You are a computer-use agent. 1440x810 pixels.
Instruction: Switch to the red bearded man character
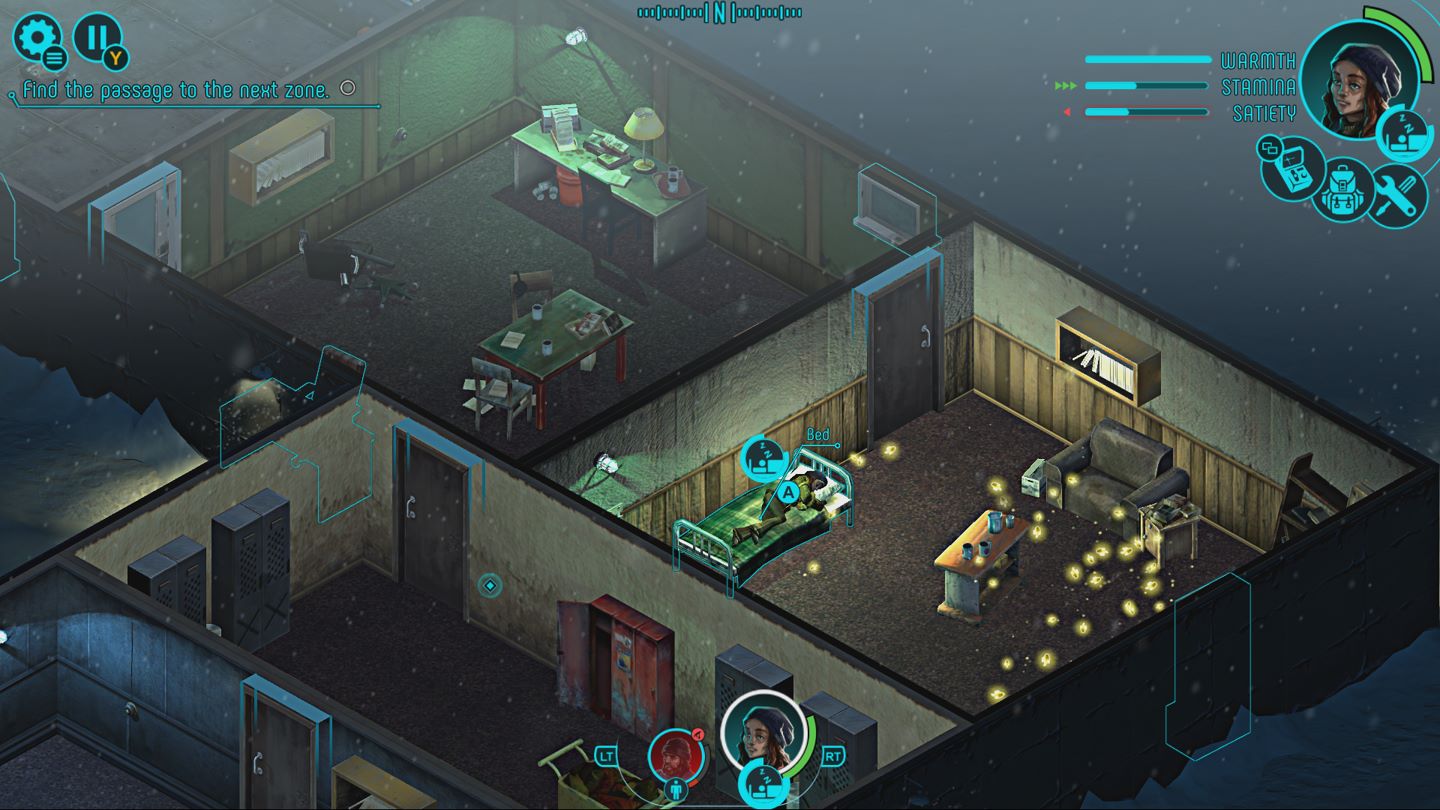coord(677,757)
